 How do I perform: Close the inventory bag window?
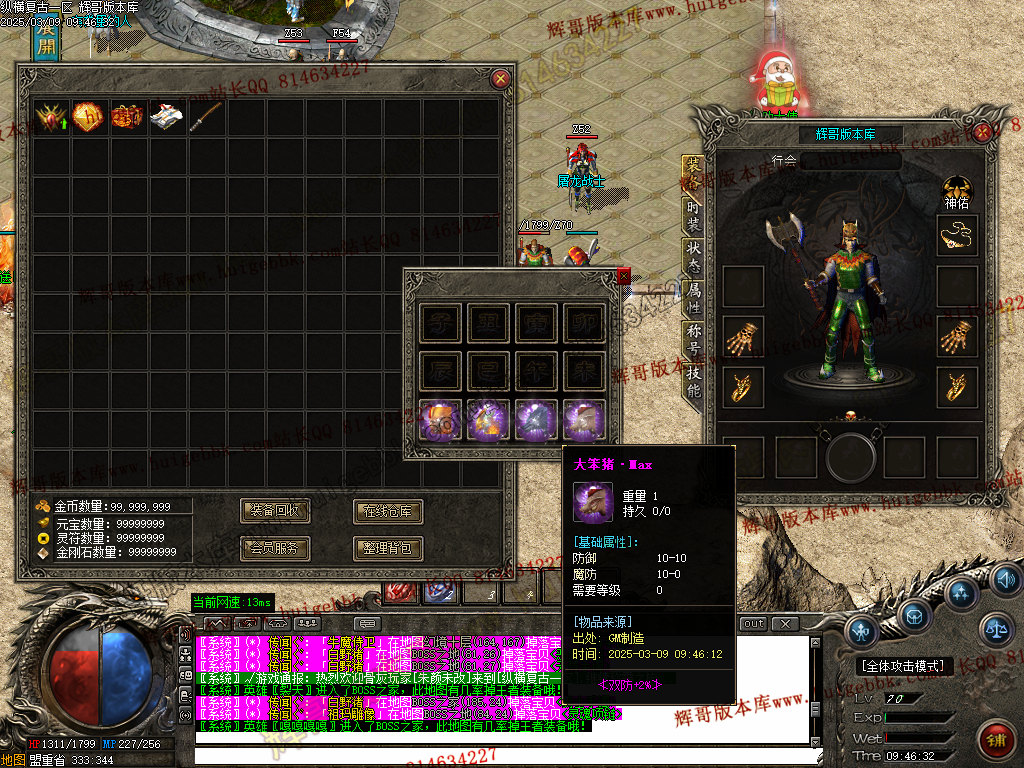pos(501,78)
